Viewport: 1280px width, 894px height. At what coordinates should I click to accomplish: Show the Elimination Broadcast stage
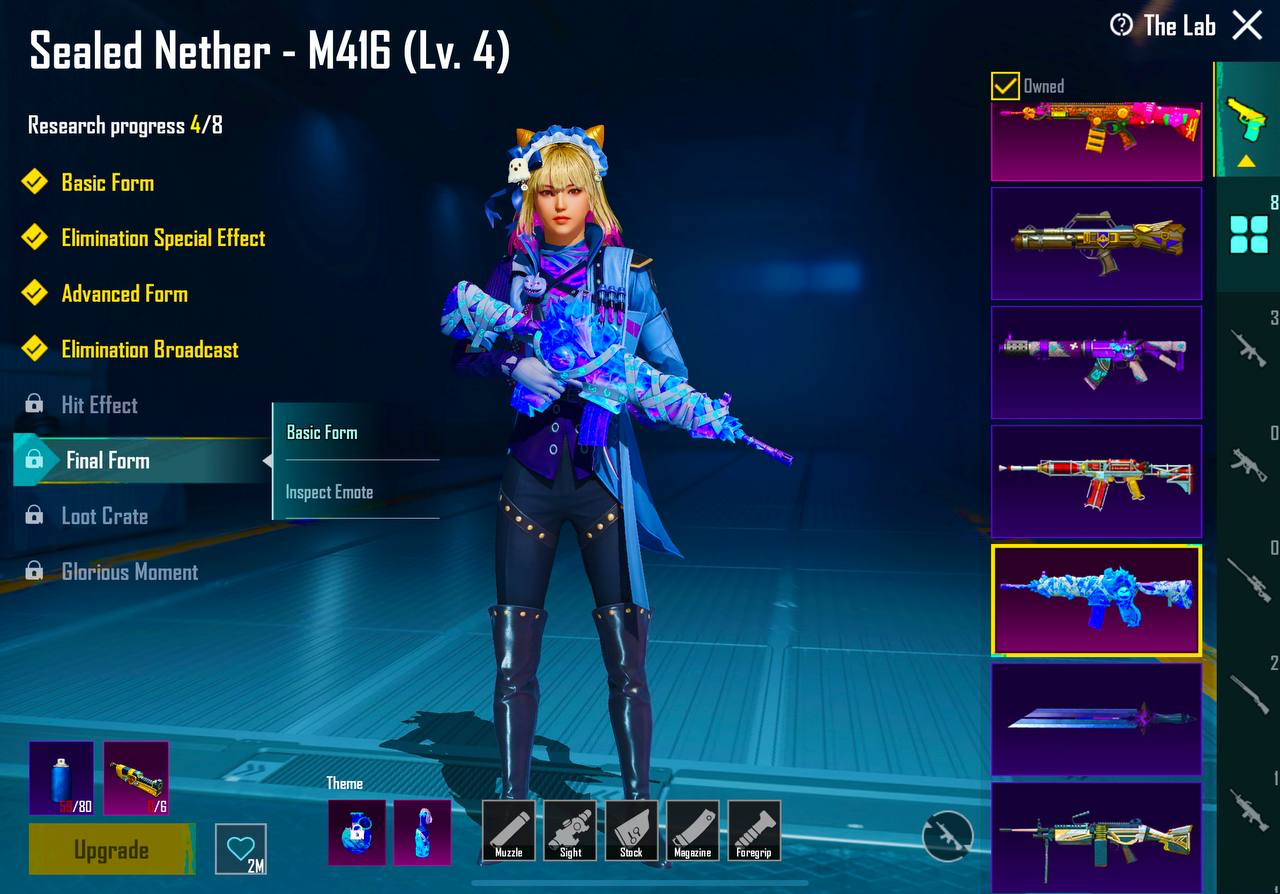point(149,349)
